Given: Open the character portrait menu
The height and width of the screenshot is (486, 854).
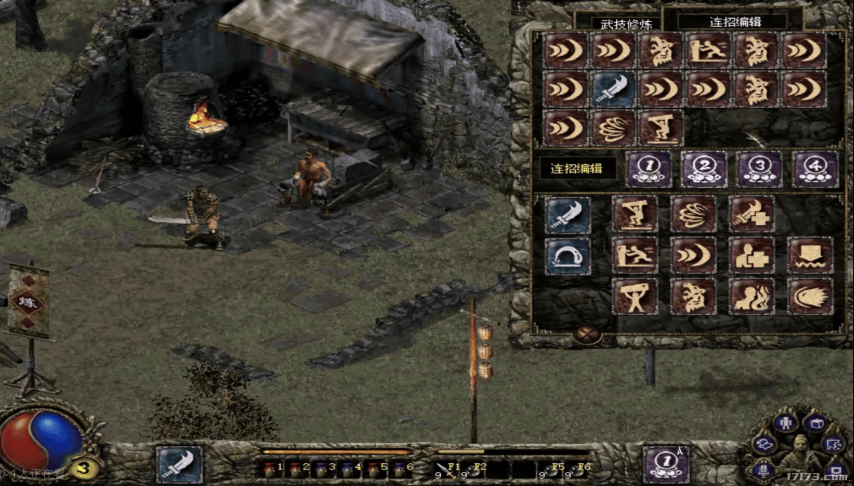Looking at the screenshot, I should (800, 457).
